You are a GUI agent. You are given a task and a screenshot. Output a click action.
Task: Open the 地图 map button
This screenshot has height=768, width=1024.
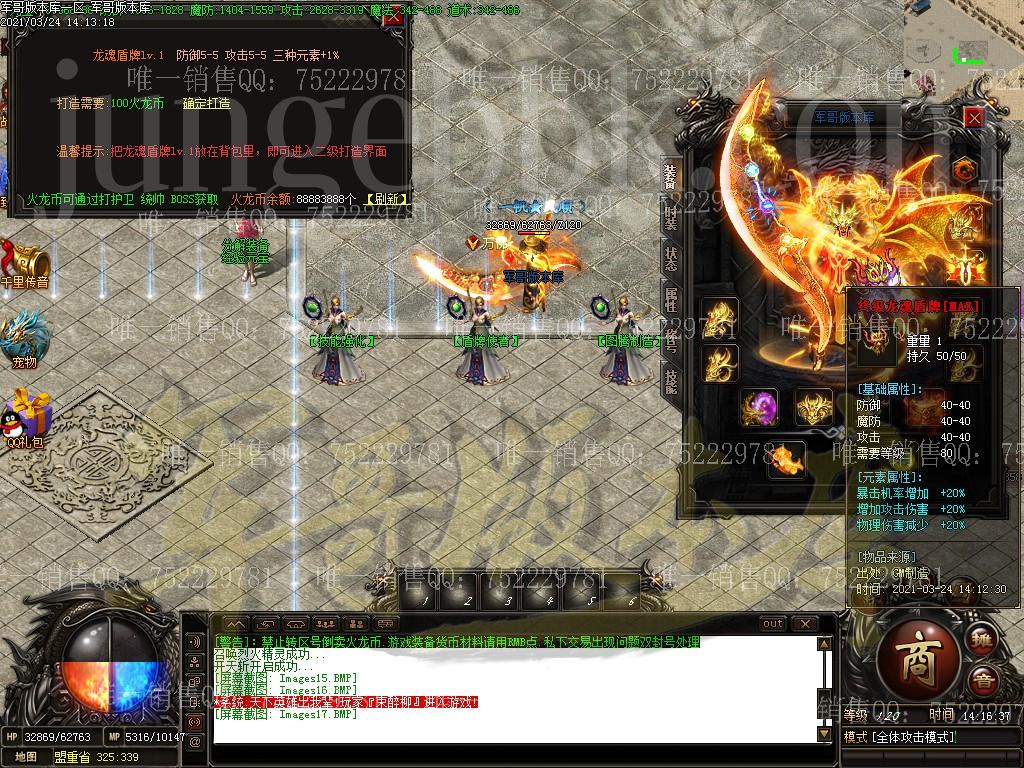tap(26, 757)
